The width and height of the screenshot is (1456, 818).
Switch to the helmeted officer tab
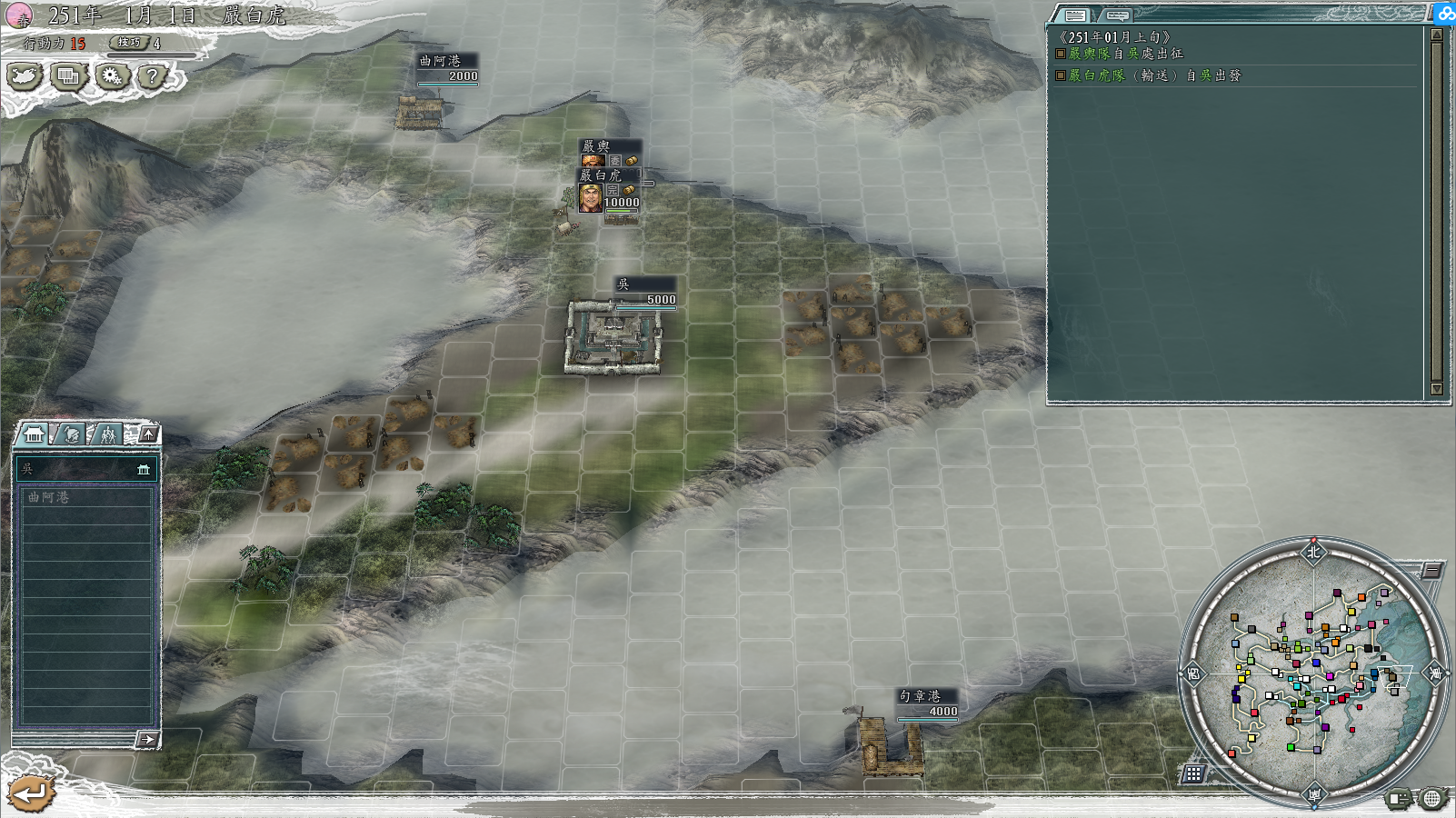(x=72, y=434)
